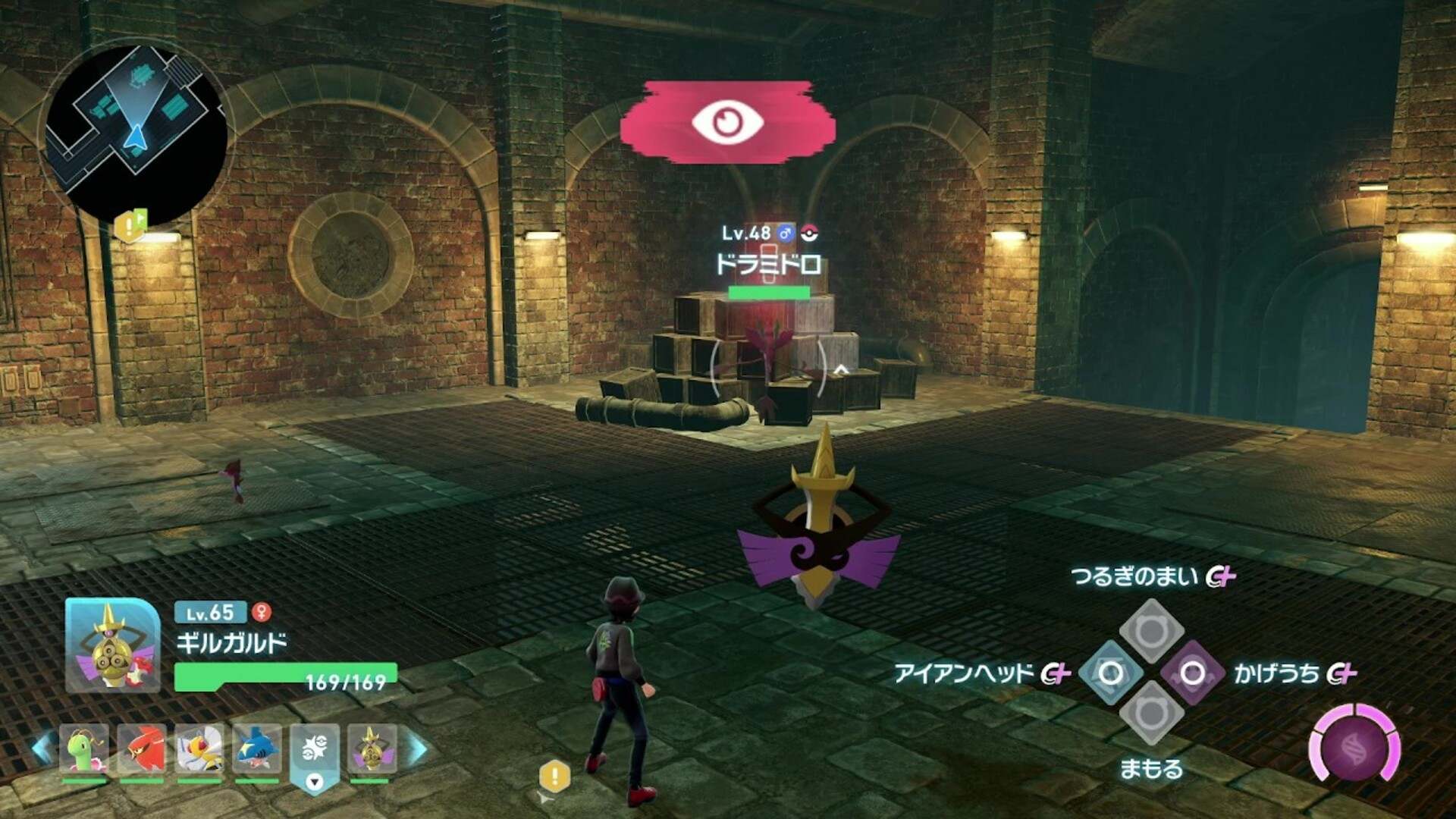Choose Beedrill from the party bar

click(199, 748)
